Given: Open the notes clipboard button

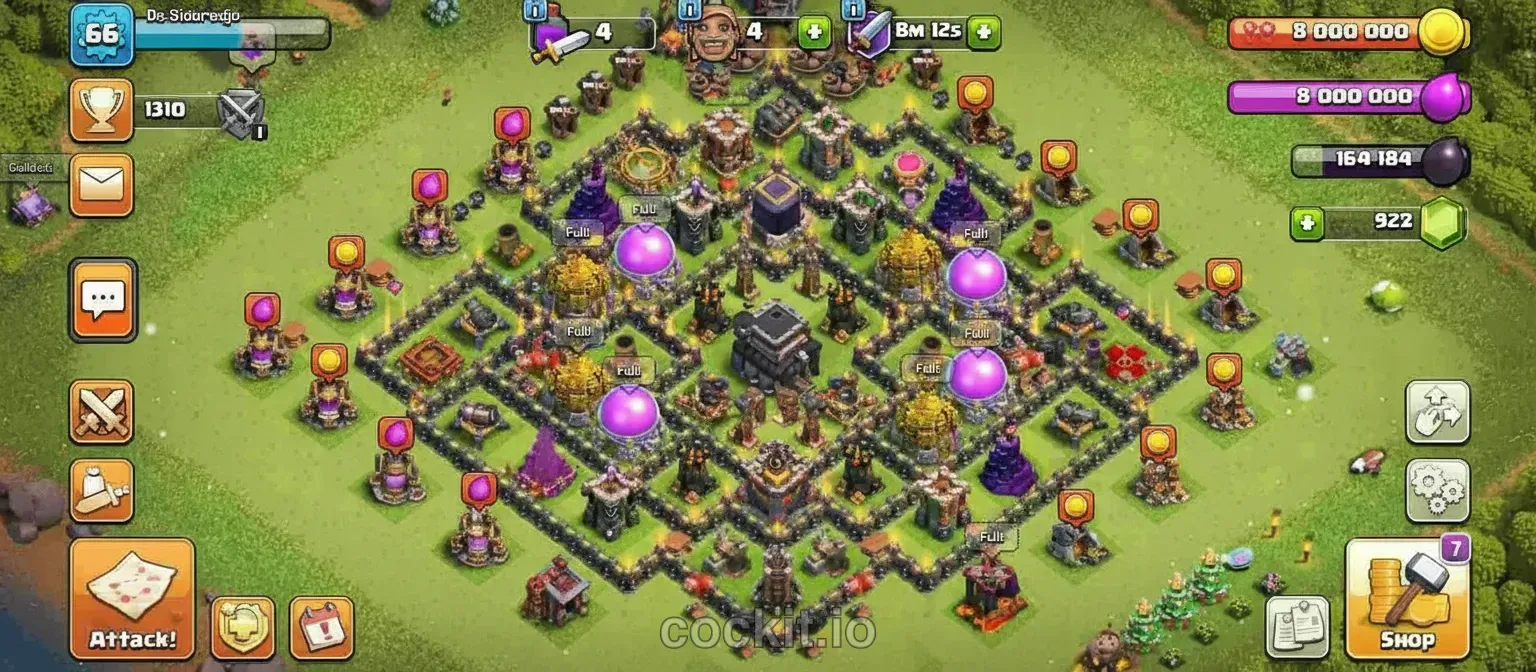Looking at the screenshot, I should point(1297,628).
